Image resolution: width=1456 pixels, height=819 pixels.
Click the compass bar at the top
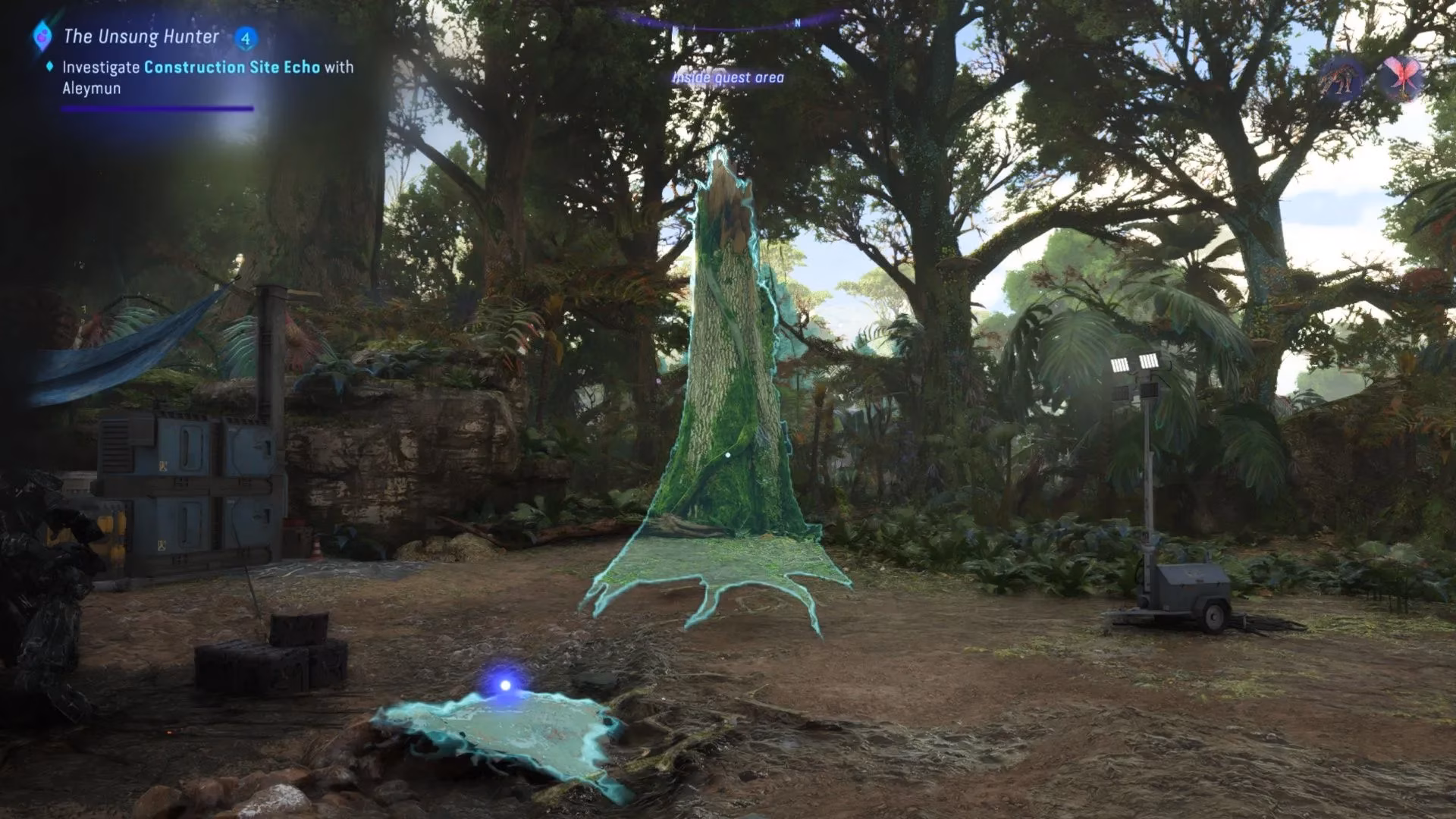(728, 21)
